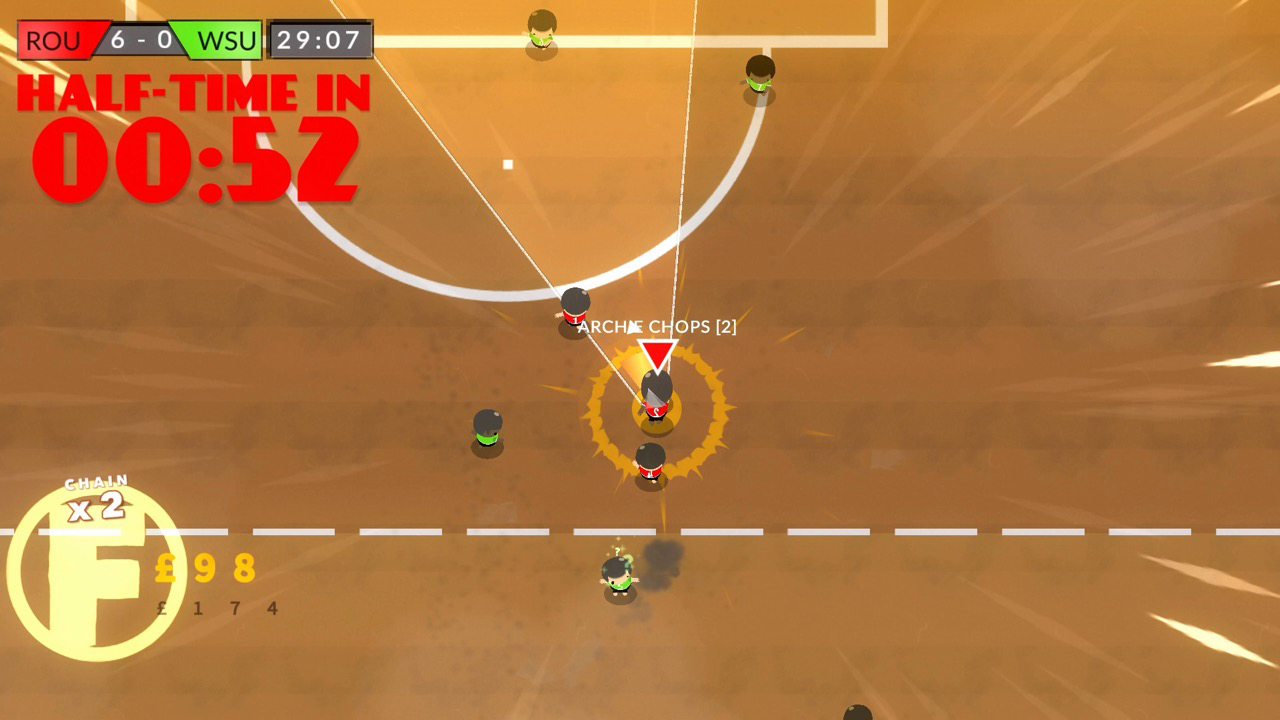The image size is (1280, 720).
Task: Select the ARCHIE CHOPS [2] name tag
Action: (x=658, y=326)
